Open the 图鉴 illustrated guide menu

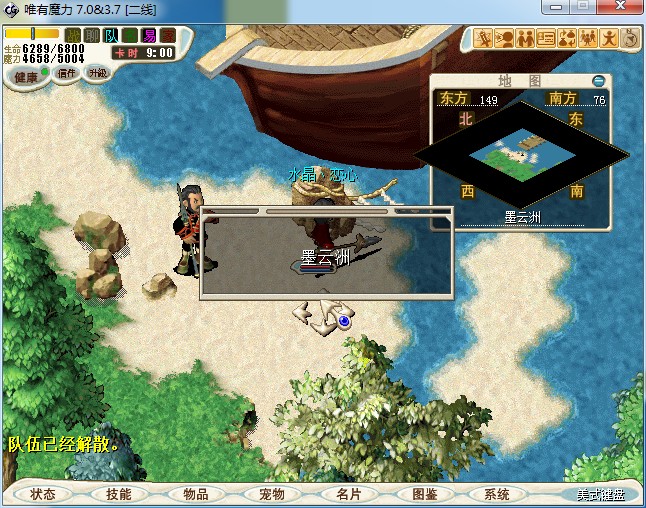pyautogui.click(x=423, y=494)
